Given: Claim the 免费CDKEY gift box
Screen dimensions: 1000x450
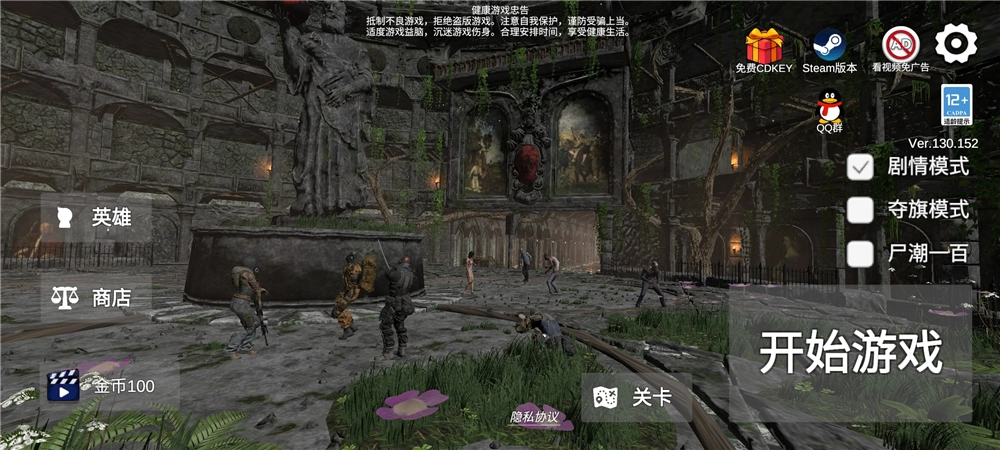Looking at the screenshot, I should (764, 46).
